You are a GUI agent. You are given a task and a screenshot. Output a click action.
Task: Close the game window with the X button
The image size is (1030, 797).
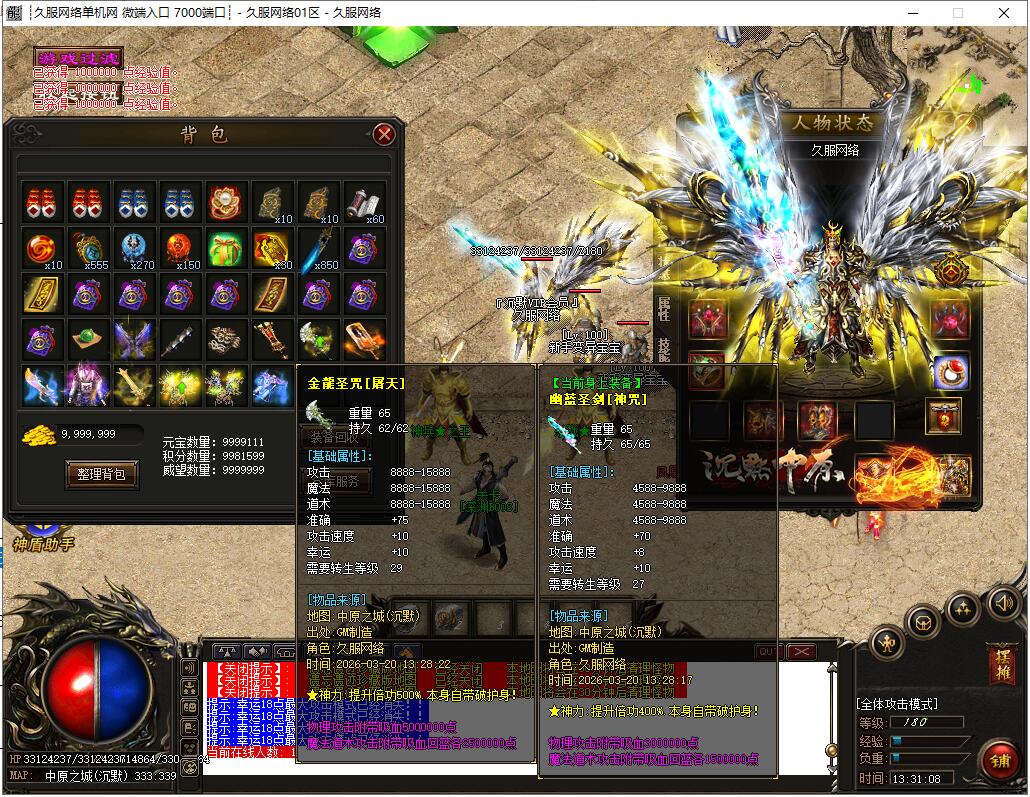(1003, 13)
